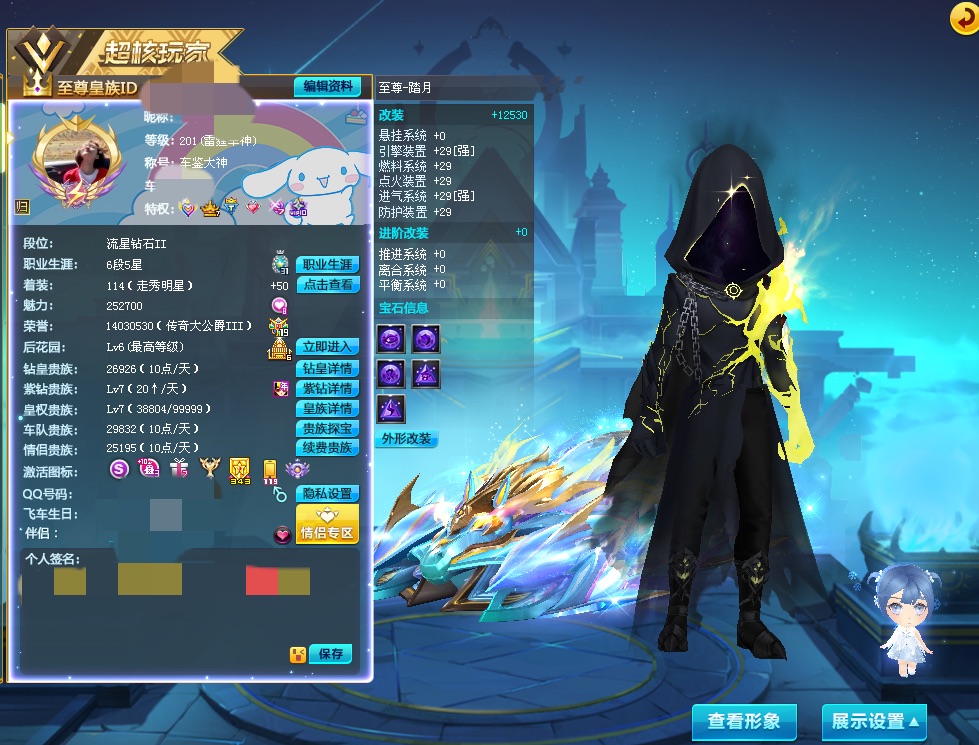Open 钻皇详情 details
Viewport: 979px width, 745px height.
327,368
